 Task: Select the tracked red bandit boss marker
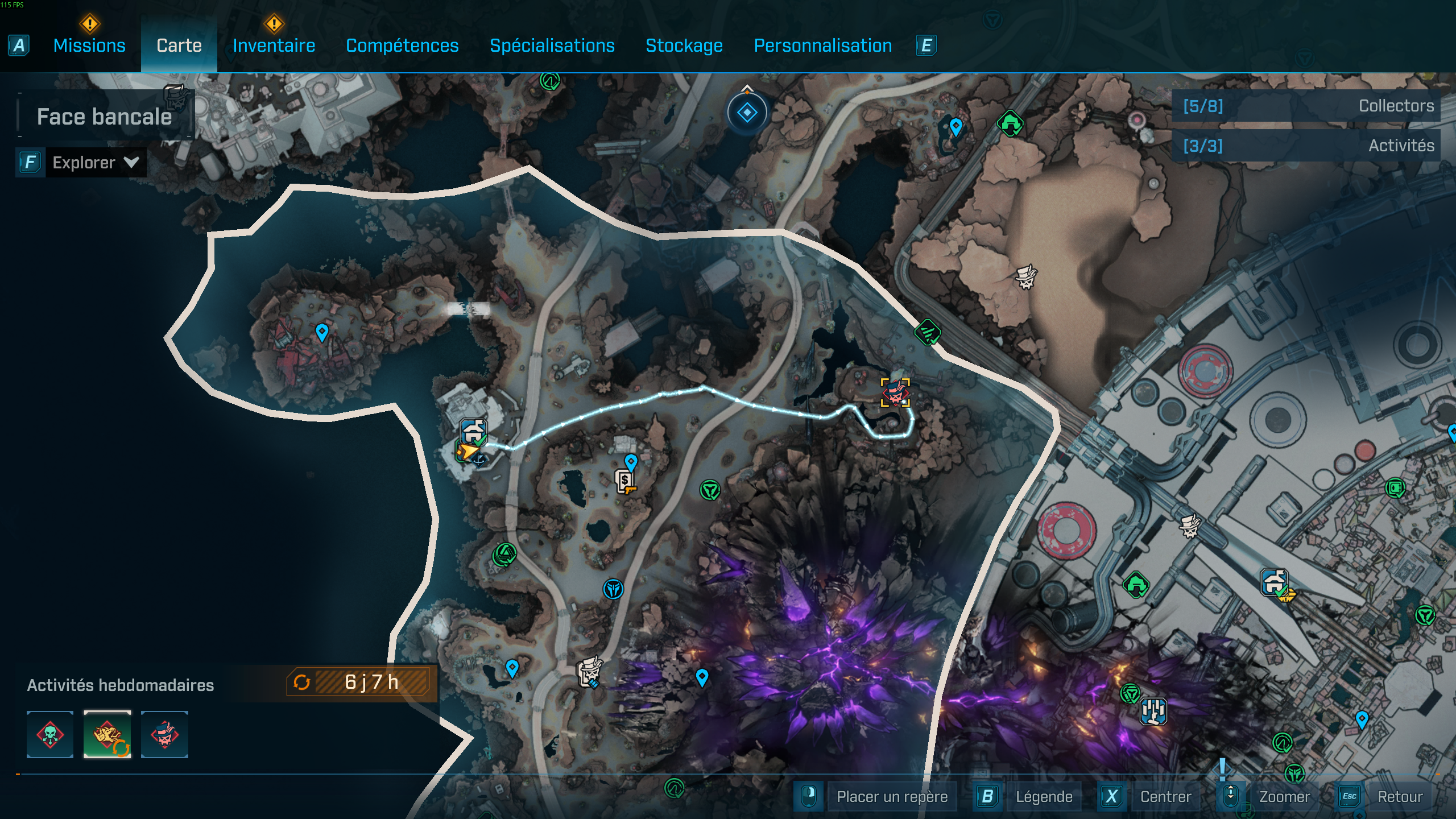895,392
